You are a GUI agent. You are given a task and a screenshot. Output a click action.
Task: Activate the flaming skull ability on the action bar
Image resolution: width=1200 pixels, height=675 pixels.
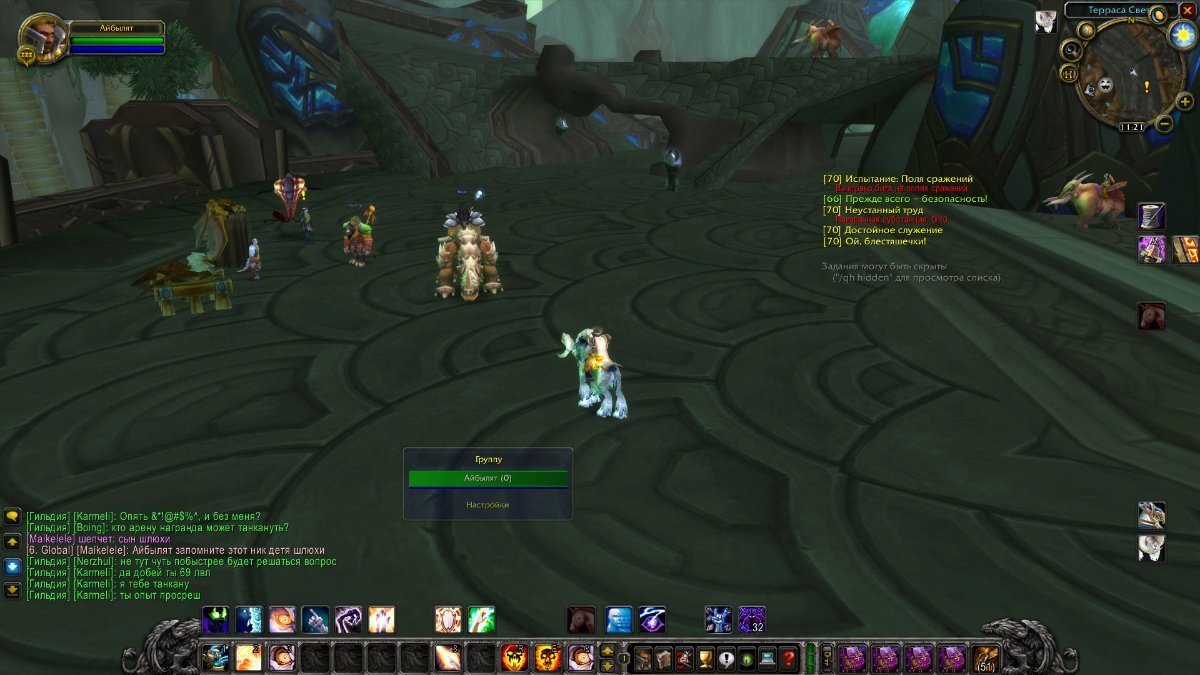click(515, 658)
